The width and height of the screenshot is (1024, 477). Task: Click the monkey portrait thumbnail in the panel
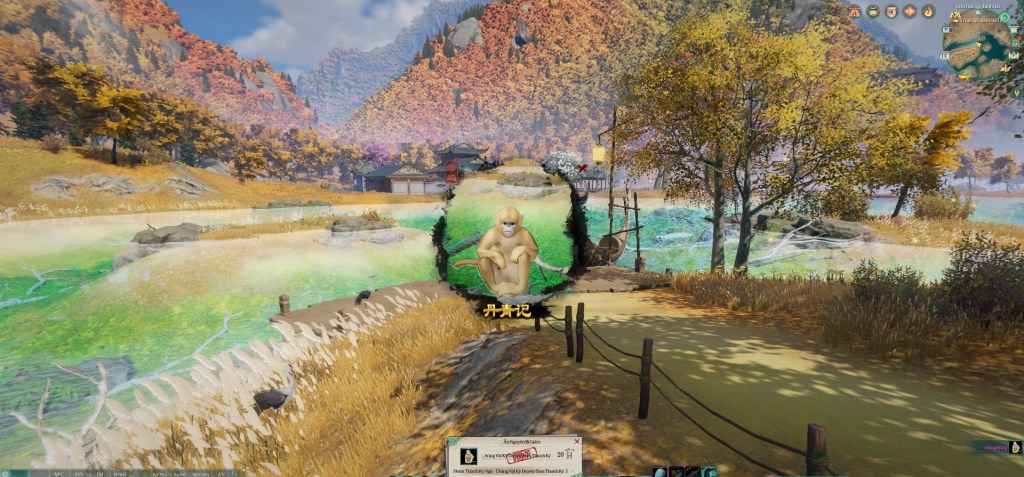tap(468, 455)
